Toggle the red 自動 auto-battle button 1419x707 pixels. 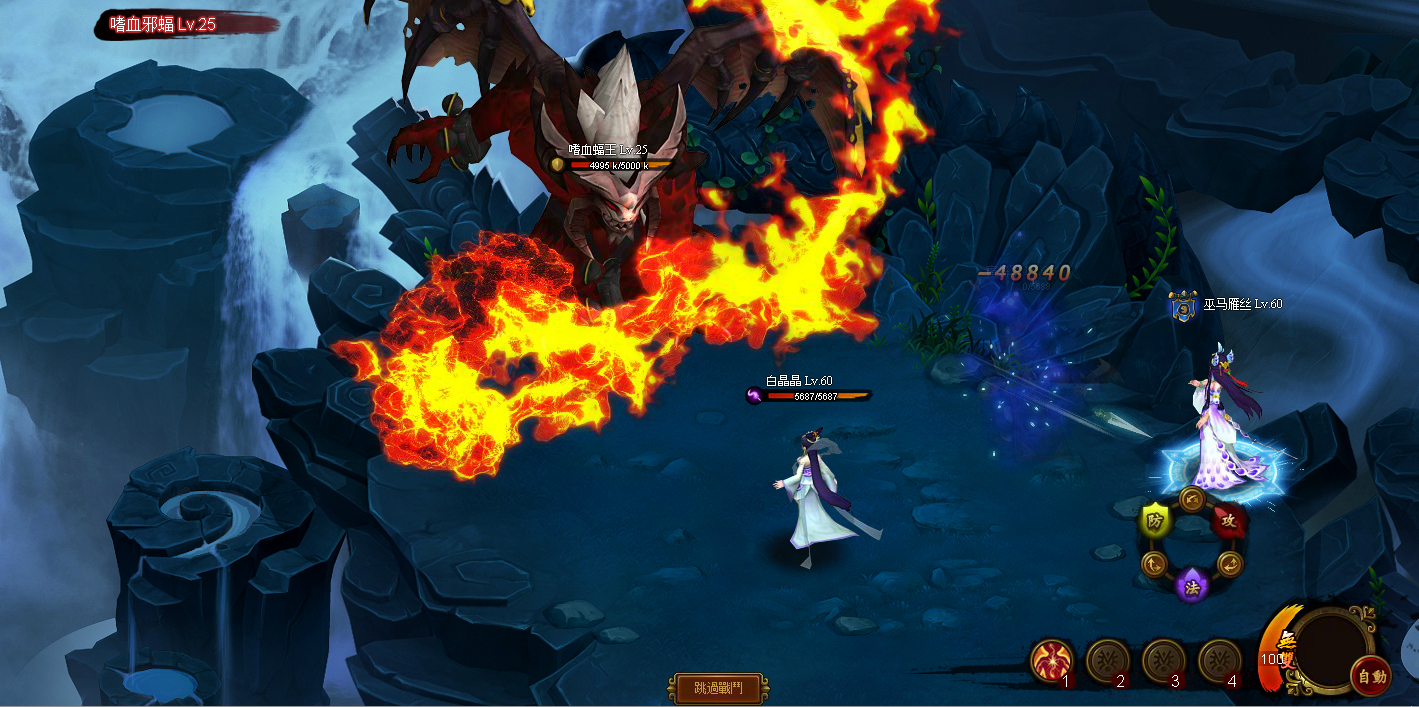click(x=1372, y=677)
